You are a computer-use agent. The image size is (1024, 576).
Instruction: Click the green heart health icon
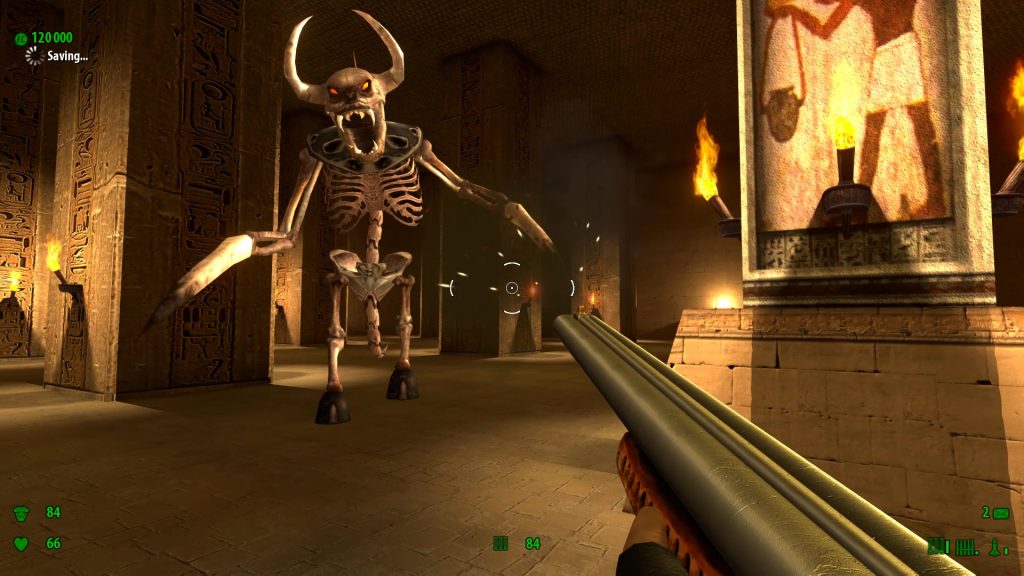pyautogui.click(x=20, y=544)
